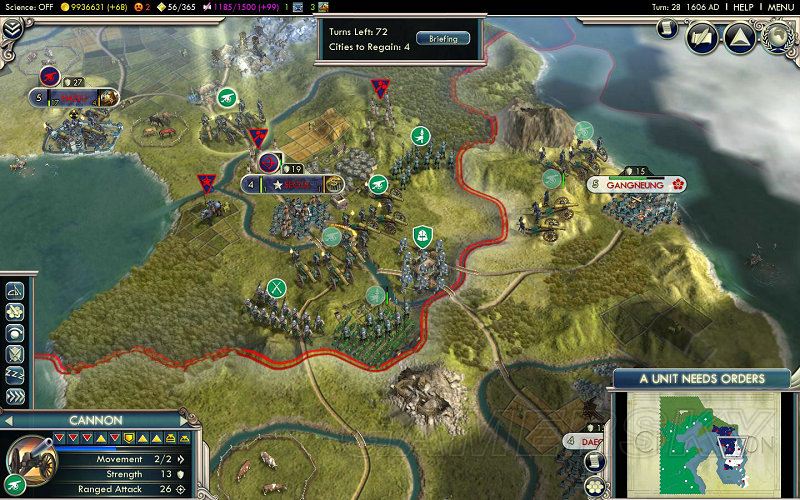Open the notification log scroll icon
The height and width of the screenshot is (500, 800).
click(594, 463)
